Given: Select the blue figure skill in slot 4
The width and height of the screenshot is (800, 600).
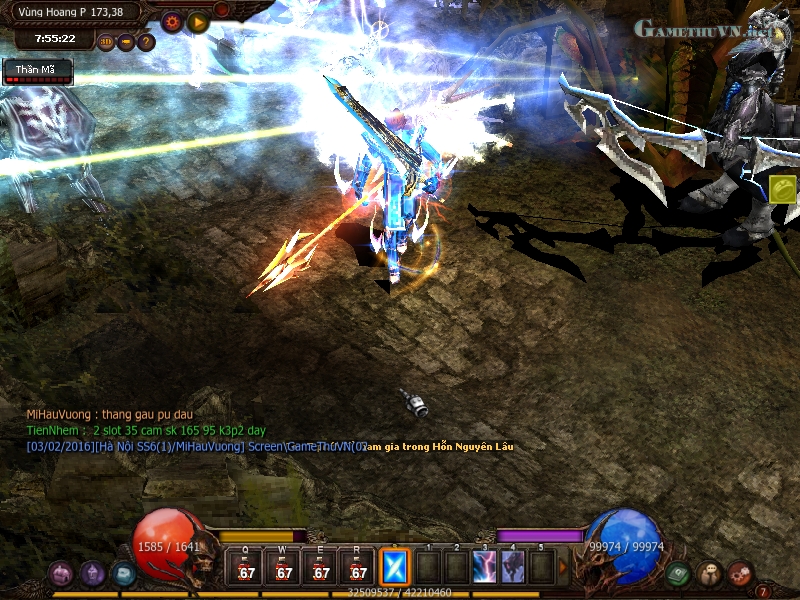Looking at the screenshot, I should [513, 567].
